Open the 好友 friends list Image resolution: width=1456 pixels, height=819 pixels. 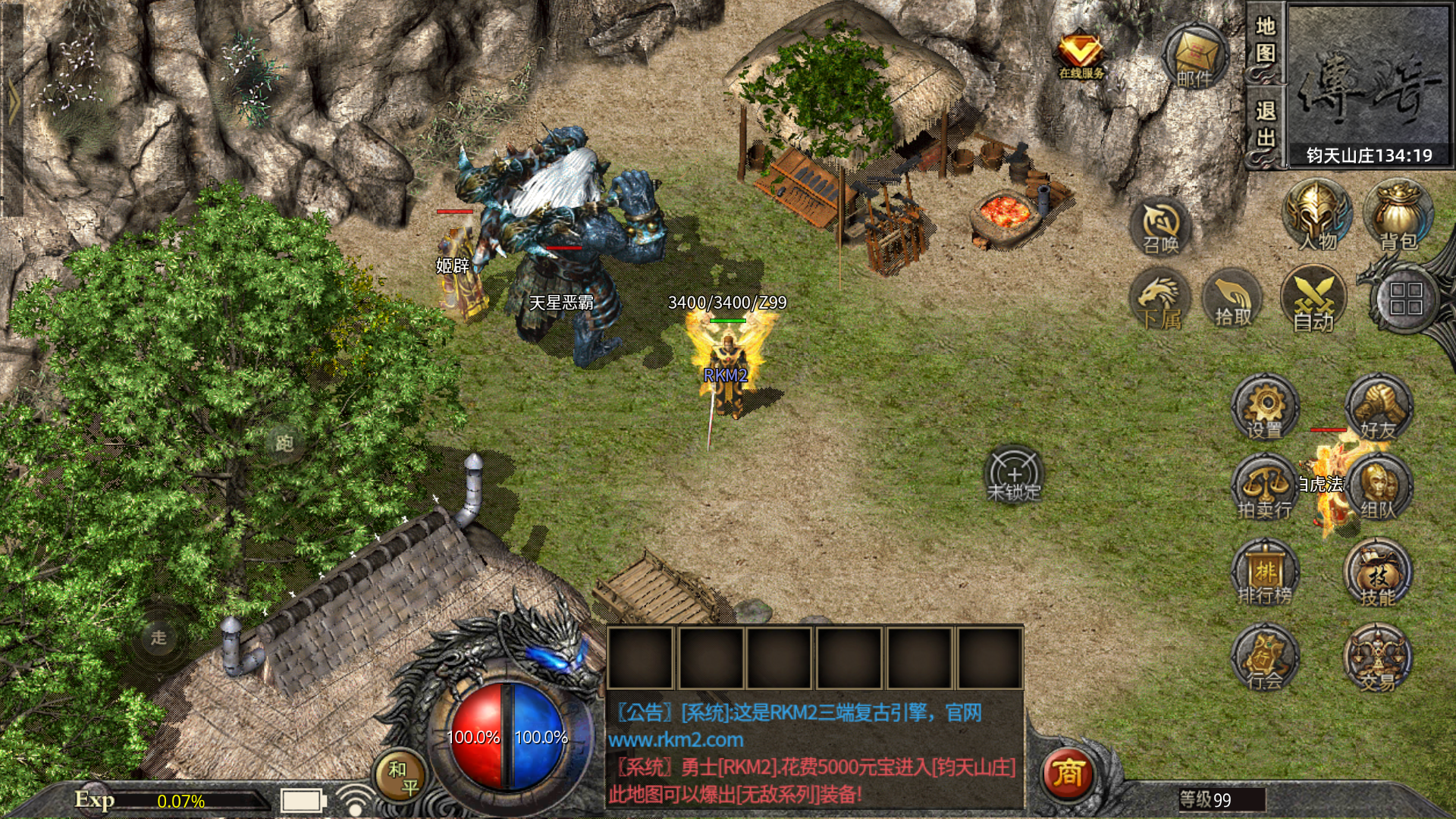click(1378, 408)
